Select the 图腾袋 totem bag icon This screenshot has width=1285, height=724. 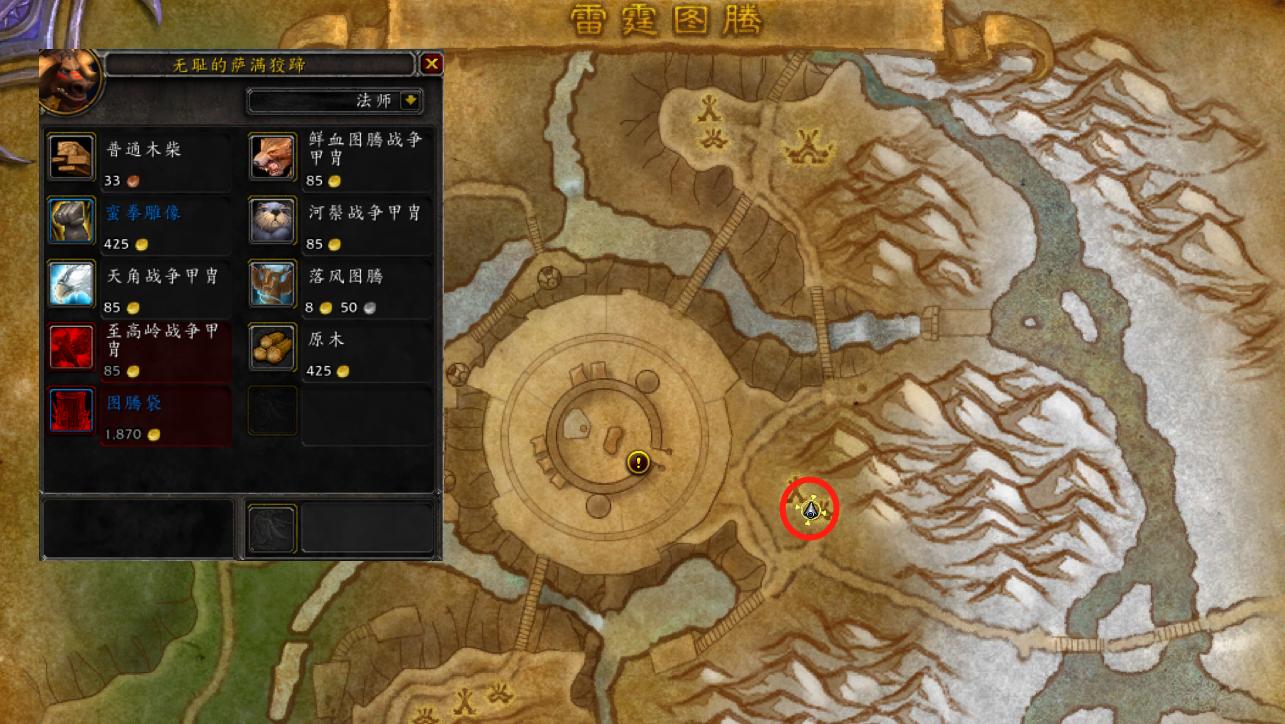pos(70,410)
